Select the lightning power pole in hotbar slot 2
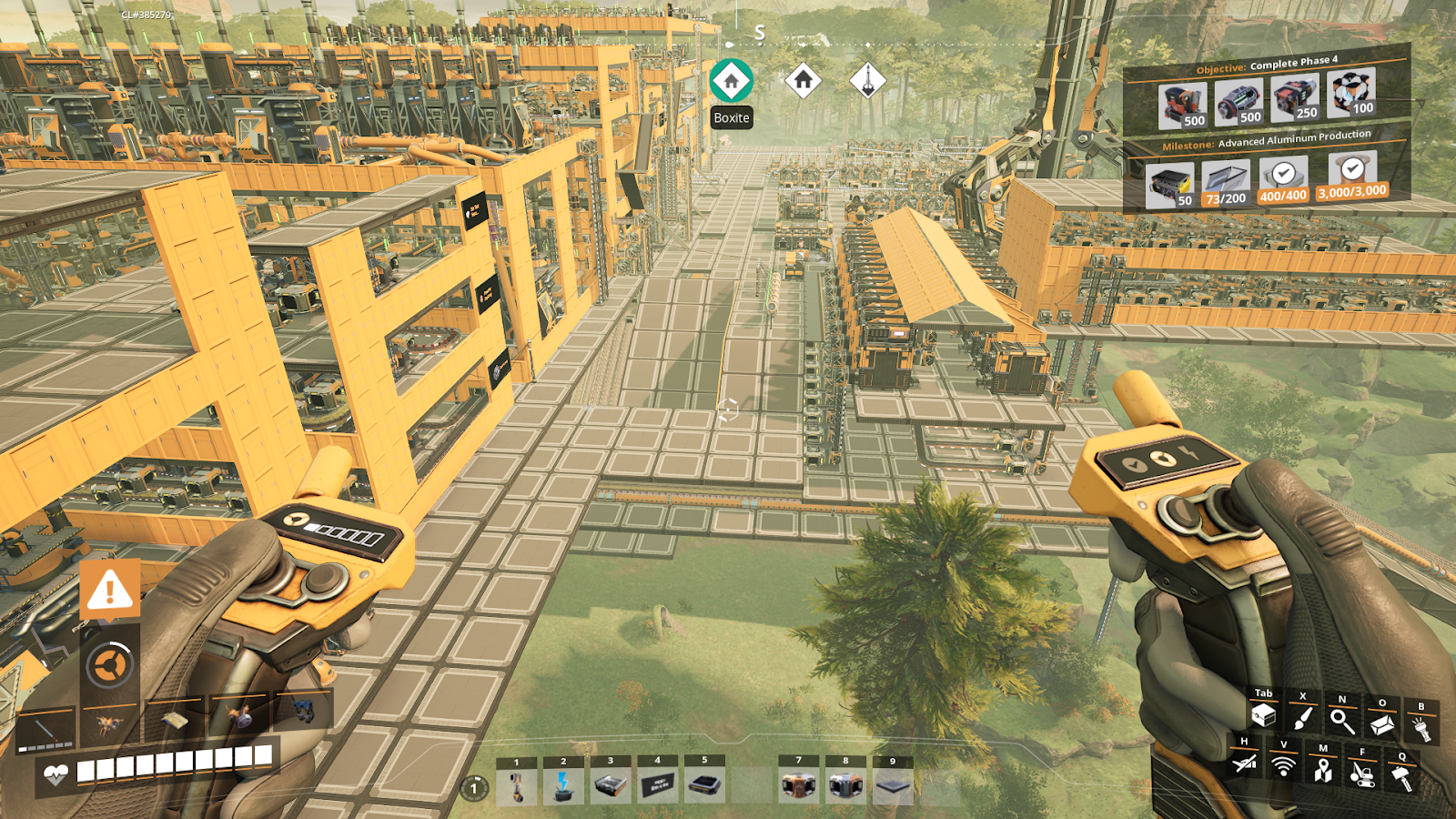Screen dimensions: 1456x819 pyautogui.click(x=563, y=785)
